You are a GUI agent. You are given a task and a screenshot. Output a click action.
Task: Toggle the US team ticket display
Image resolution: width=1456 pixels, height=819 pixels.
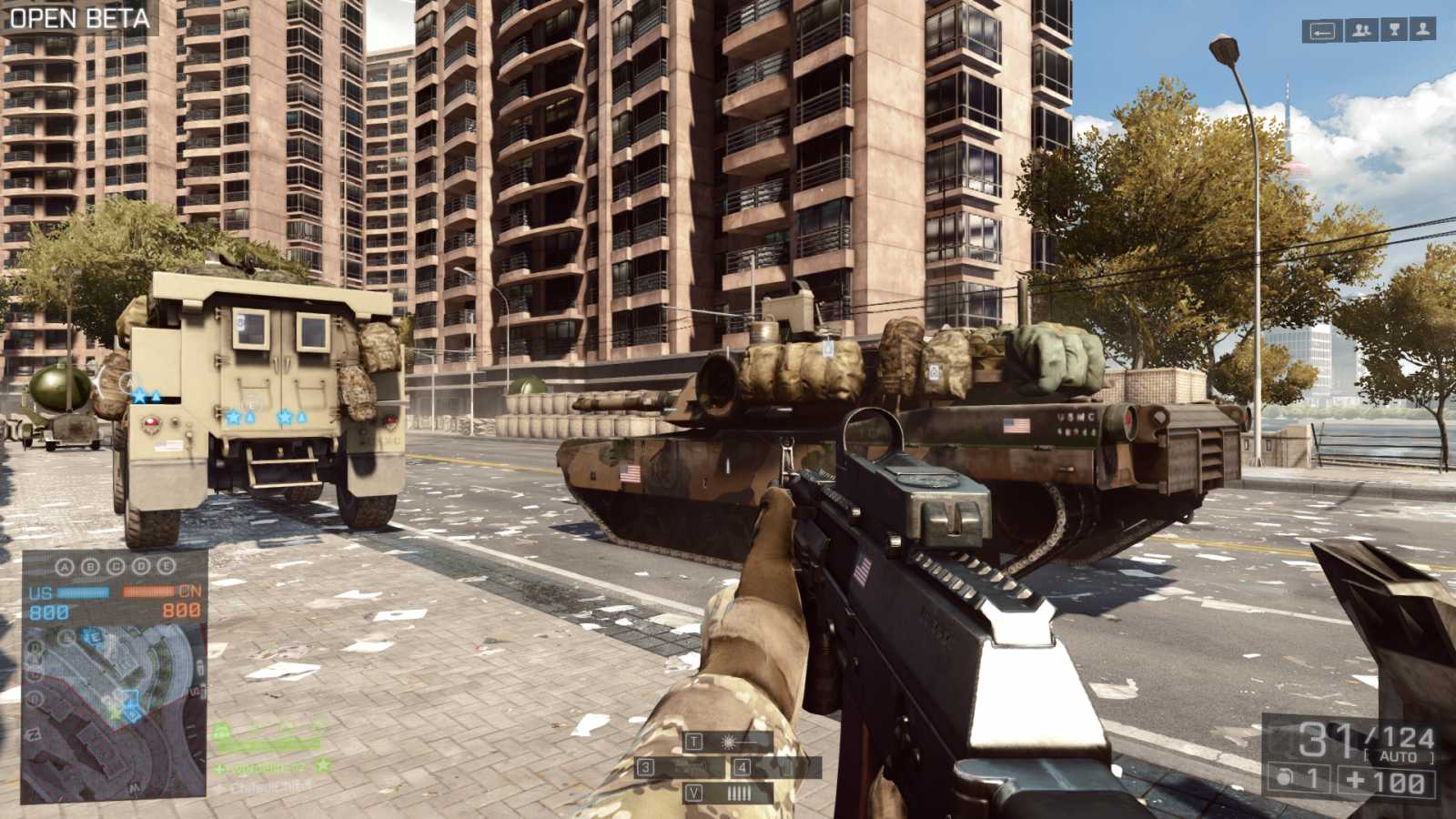point(47,610)
